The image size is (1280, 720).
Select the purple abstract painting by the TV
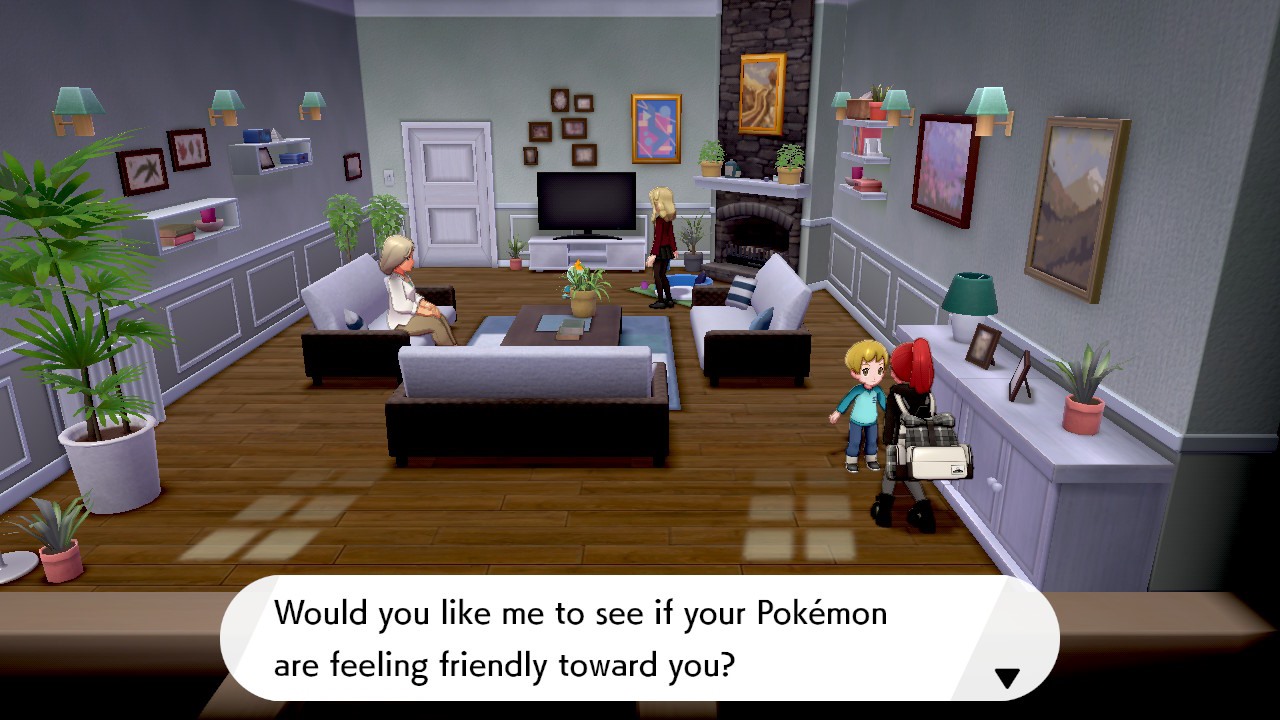655,130
